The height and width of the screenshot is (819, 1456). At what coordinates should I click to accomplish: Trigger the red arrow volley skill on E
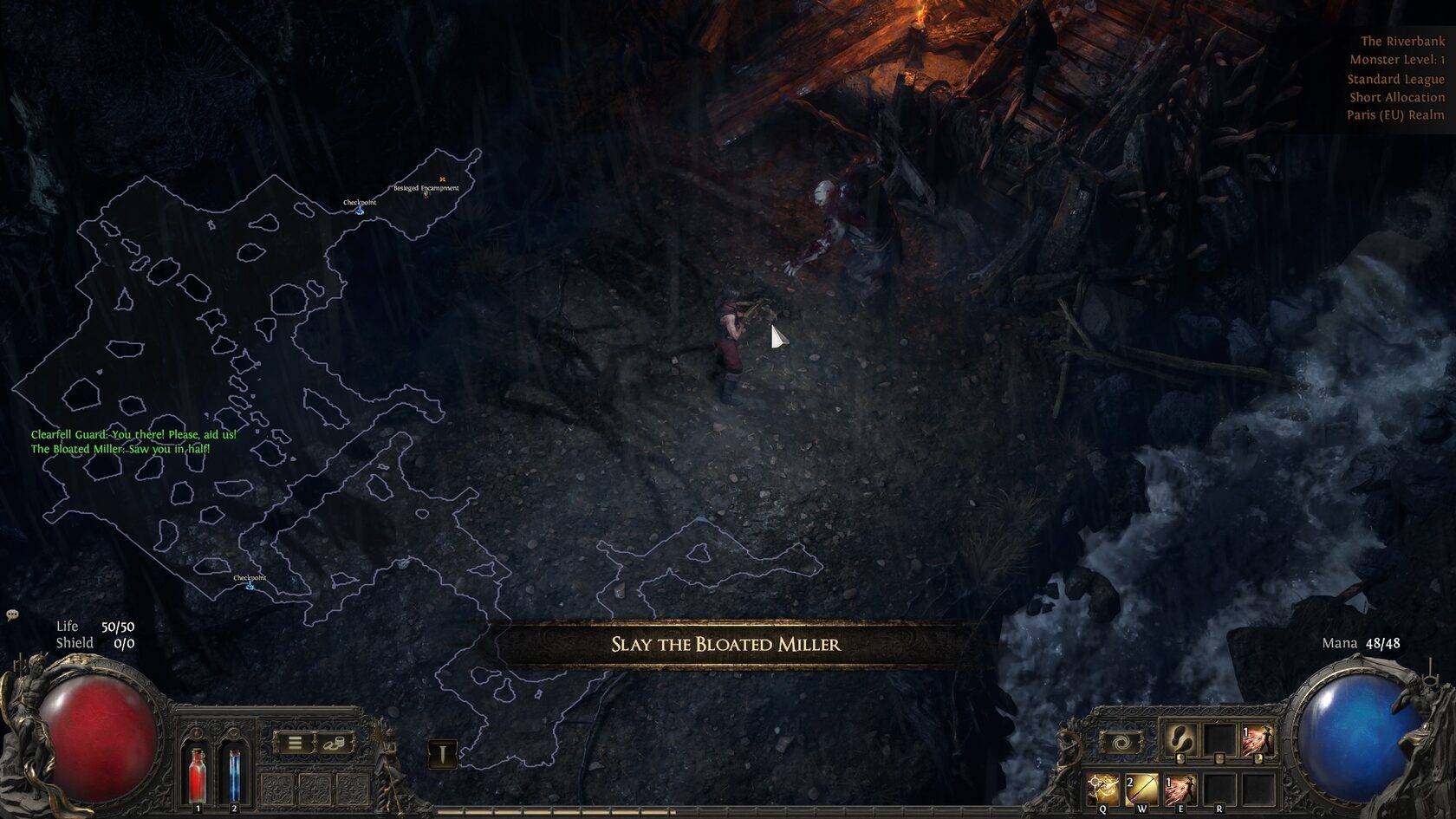pos(1180,789)
